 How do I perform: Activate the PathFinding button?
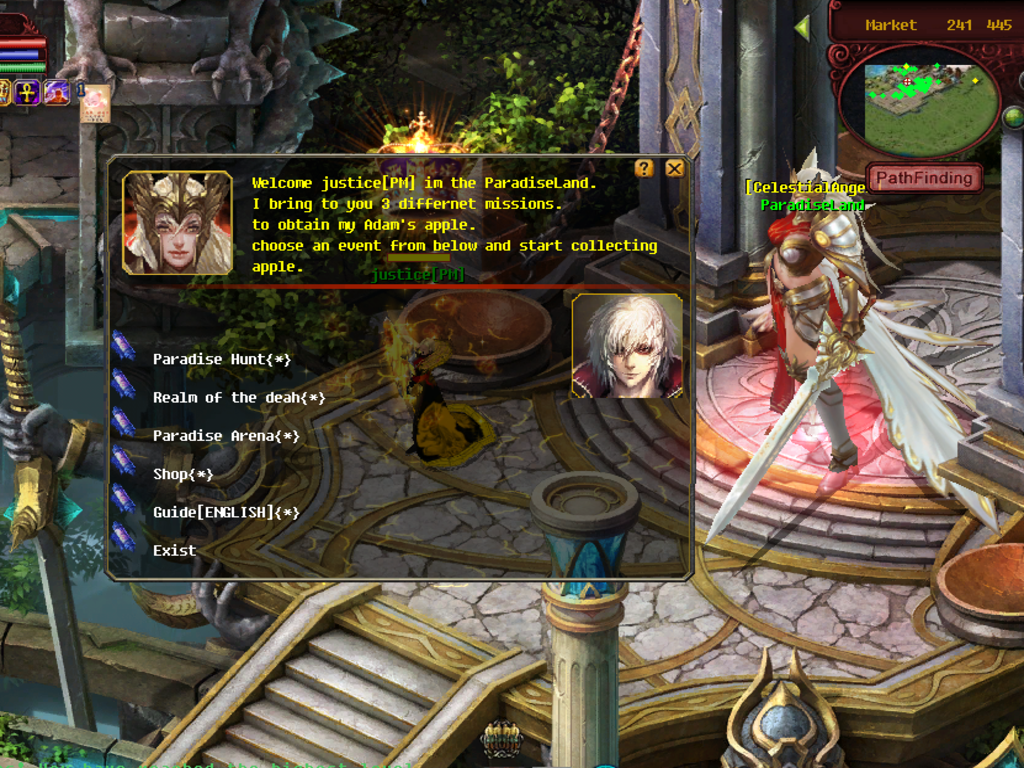pyautogui.click(x=924, y=178)
